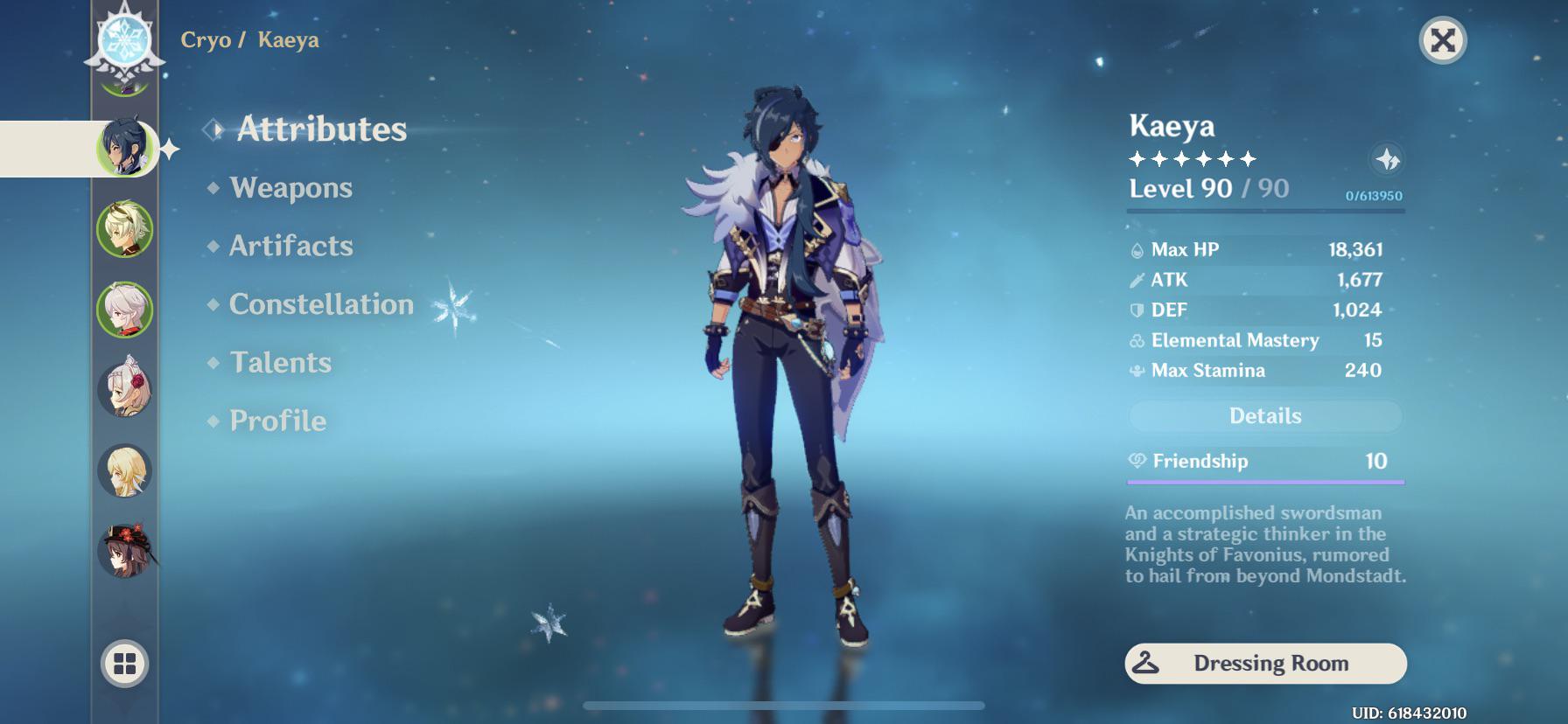The image size is (1568, 724).
Task: Select Noelle's portrait with the rose
Action: pos(124,389)
